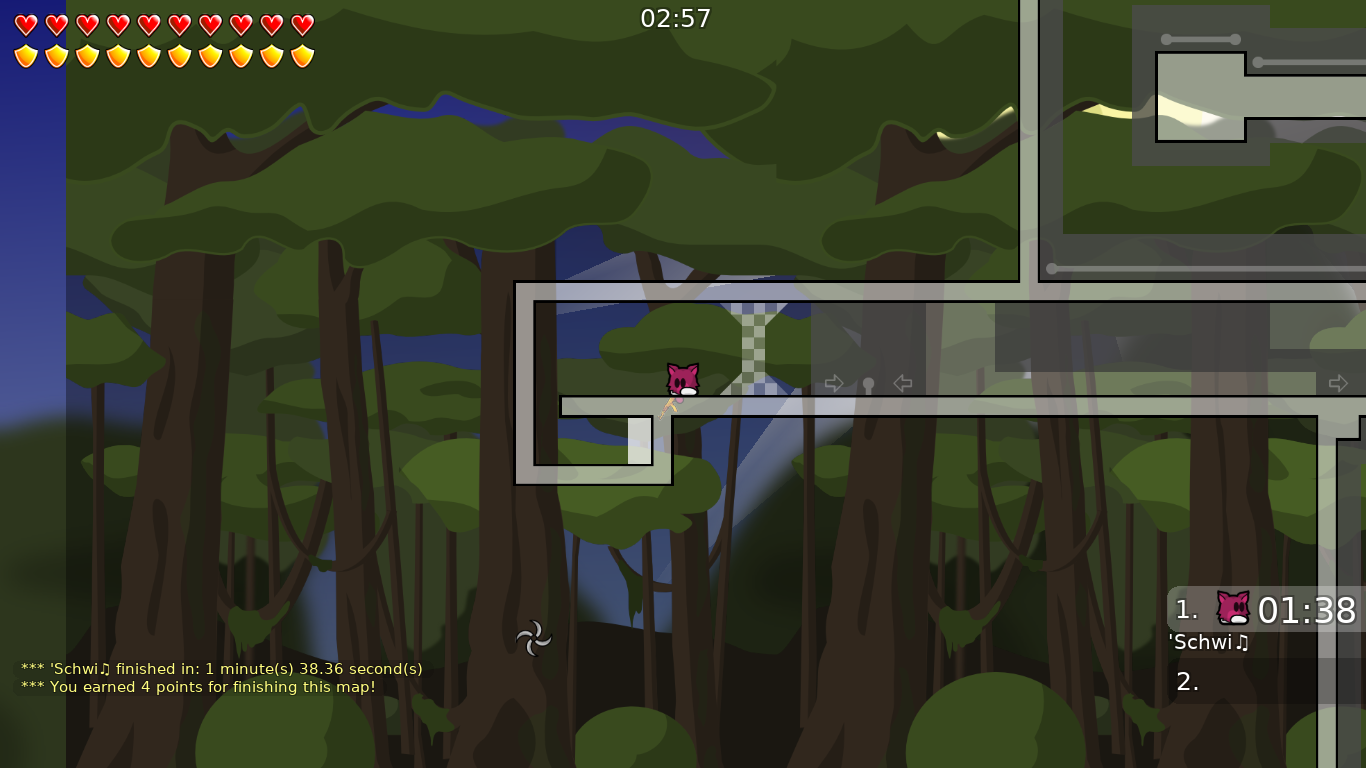Click the empty second place scoreboard slot
This screenshot has height=768, width=1366.
tap(1190, 681)
